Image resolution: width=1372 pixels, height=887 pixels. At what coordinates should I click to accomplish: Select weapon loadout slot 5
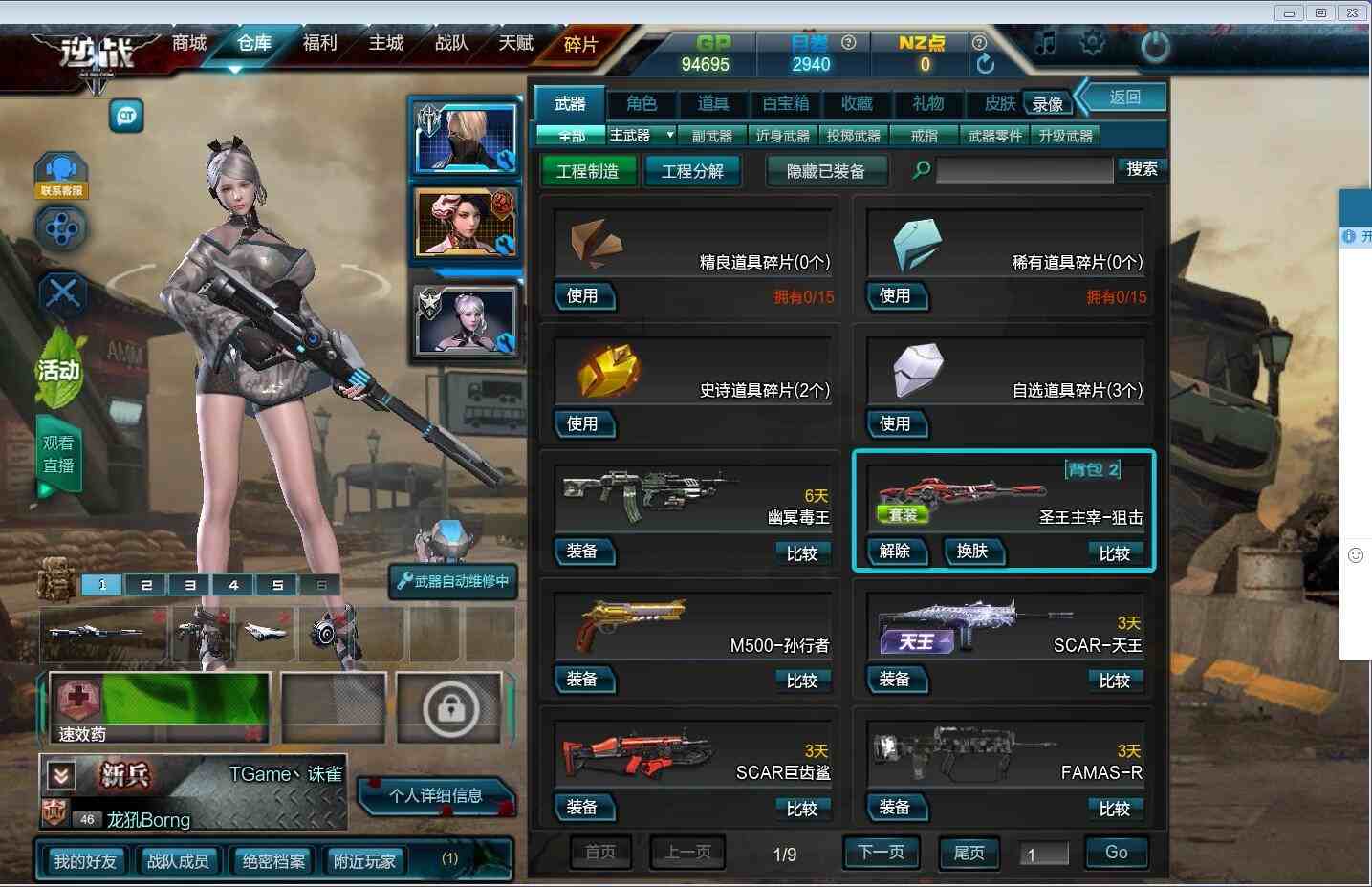[276, 584]
